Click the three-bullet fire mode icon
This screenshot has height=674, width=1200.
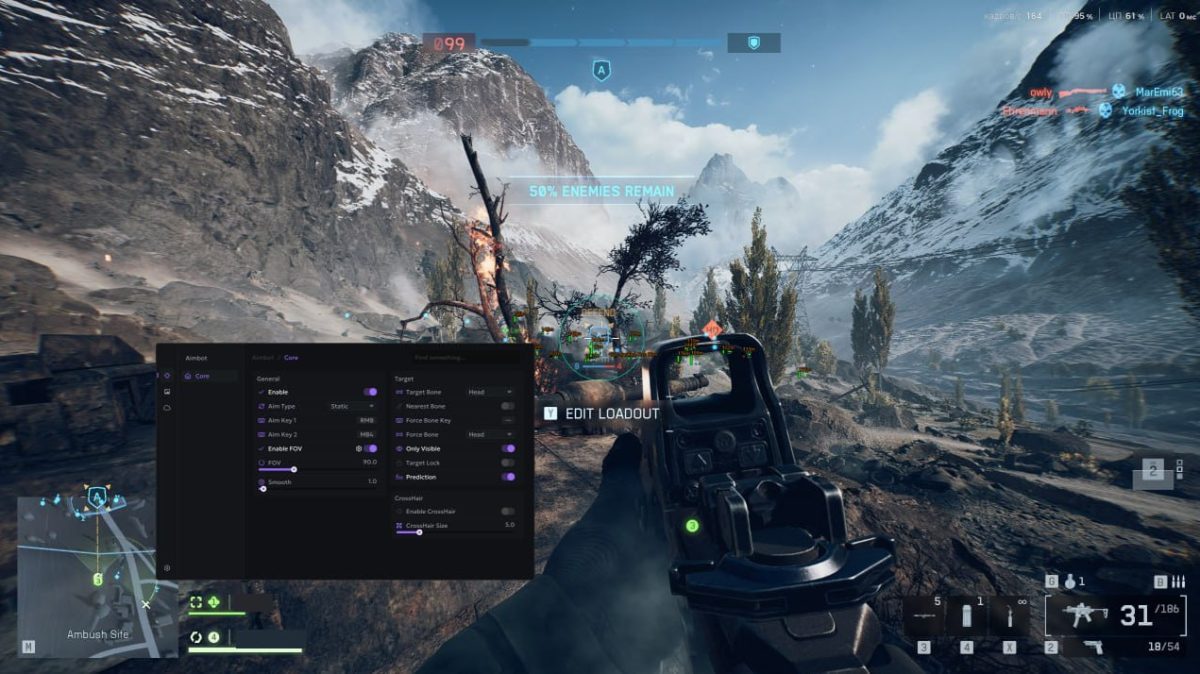click(1180, 581)
